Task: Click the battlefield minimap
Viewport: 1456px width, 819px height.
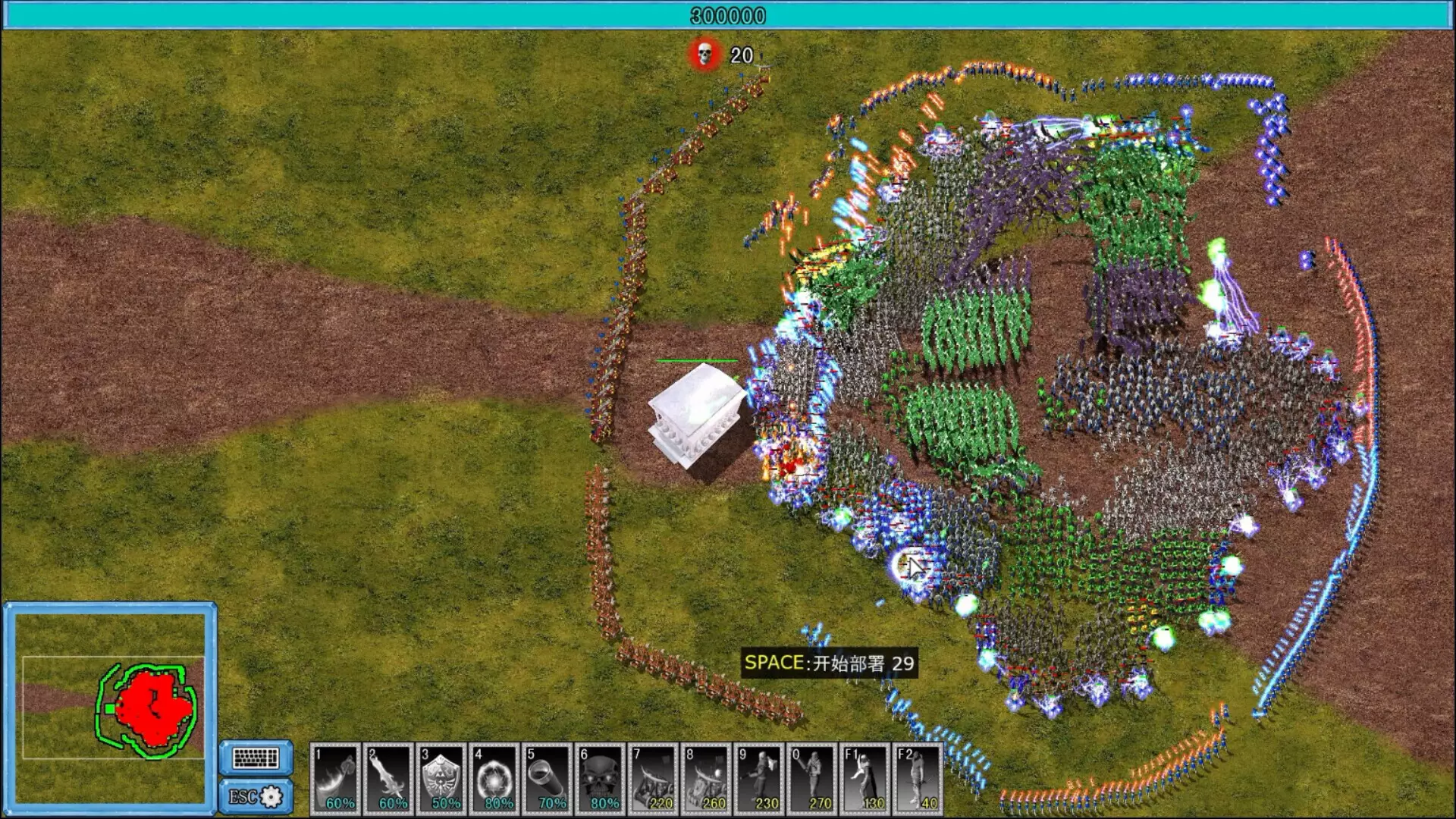Action: pos(111,706)
